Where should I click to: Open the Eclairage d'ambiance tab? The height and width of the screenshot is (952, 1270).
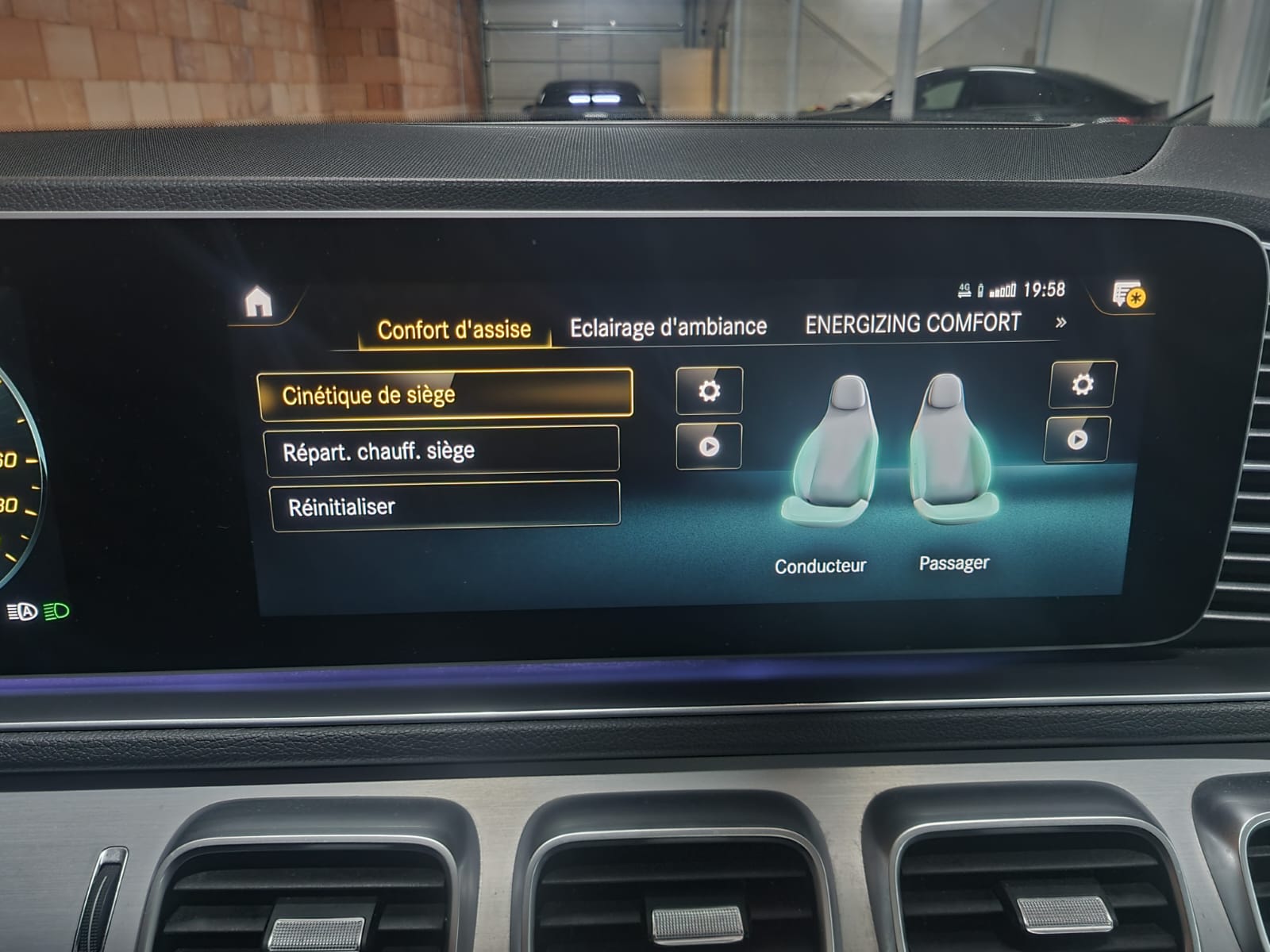coord(668,327)
